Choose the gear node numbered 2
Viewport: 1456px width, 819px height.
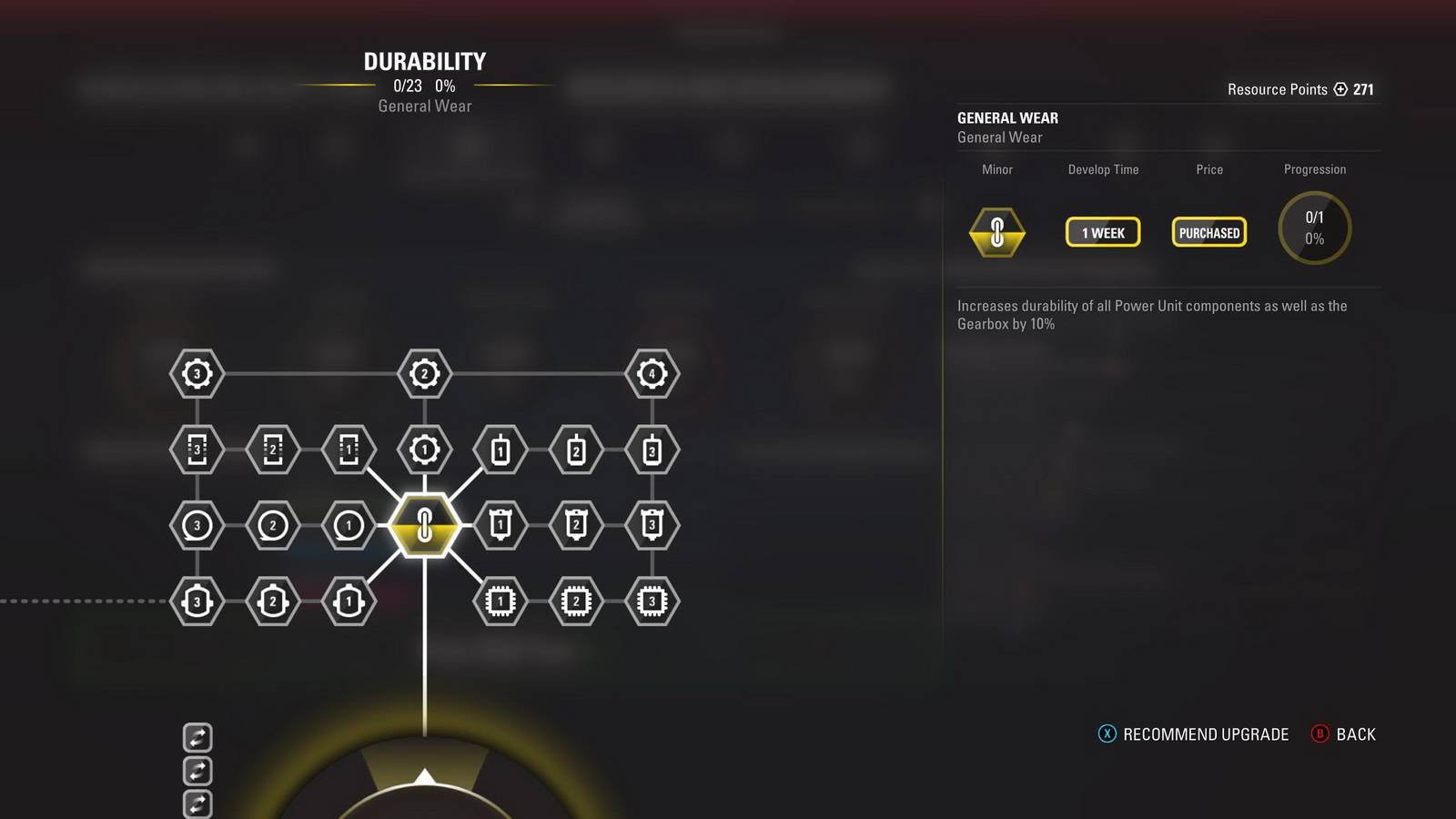(424, 373)
